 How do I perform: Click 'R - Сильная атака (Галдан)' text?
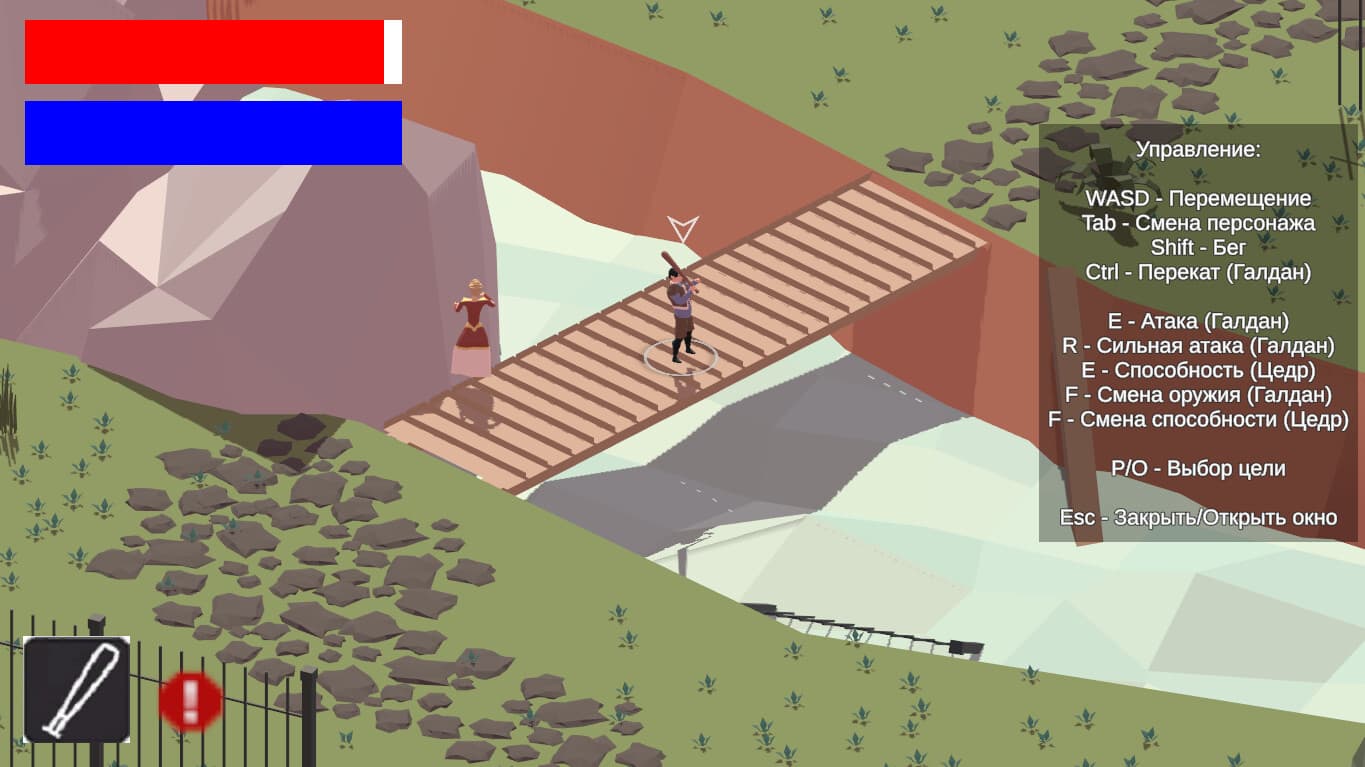pos(1199,346)
